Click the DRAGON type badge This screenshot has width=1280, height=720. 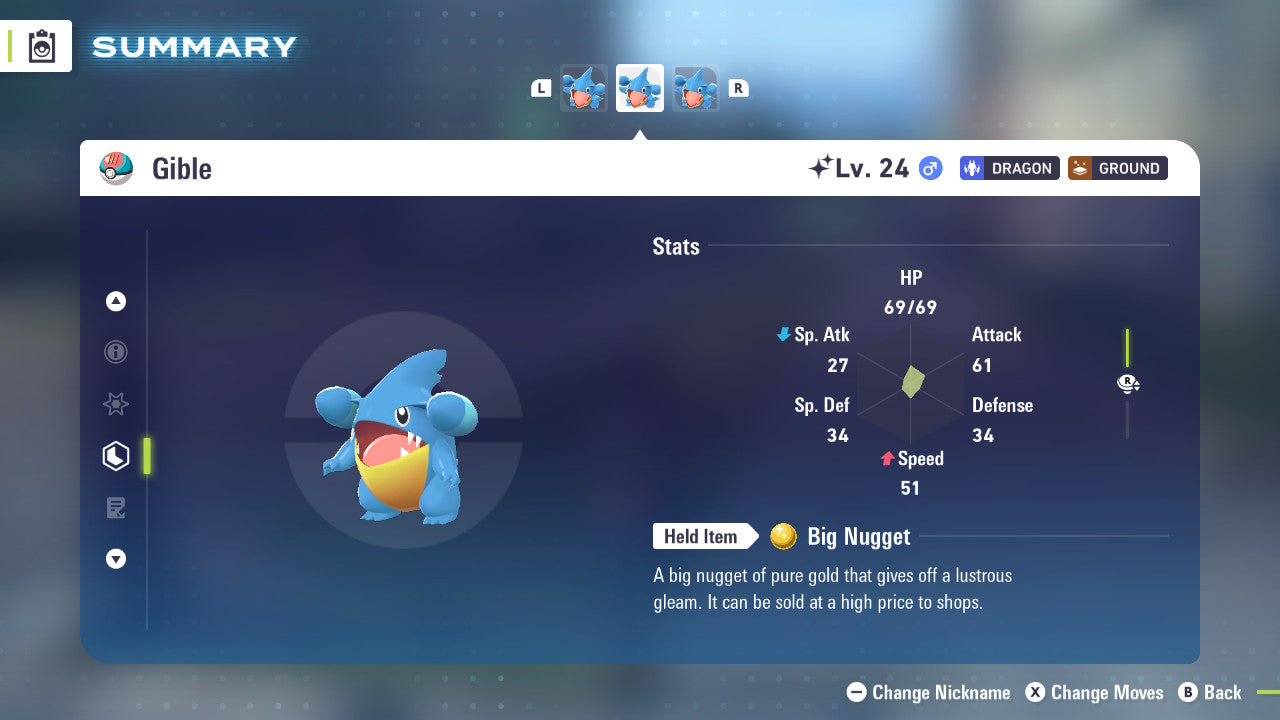(1009, 168)
